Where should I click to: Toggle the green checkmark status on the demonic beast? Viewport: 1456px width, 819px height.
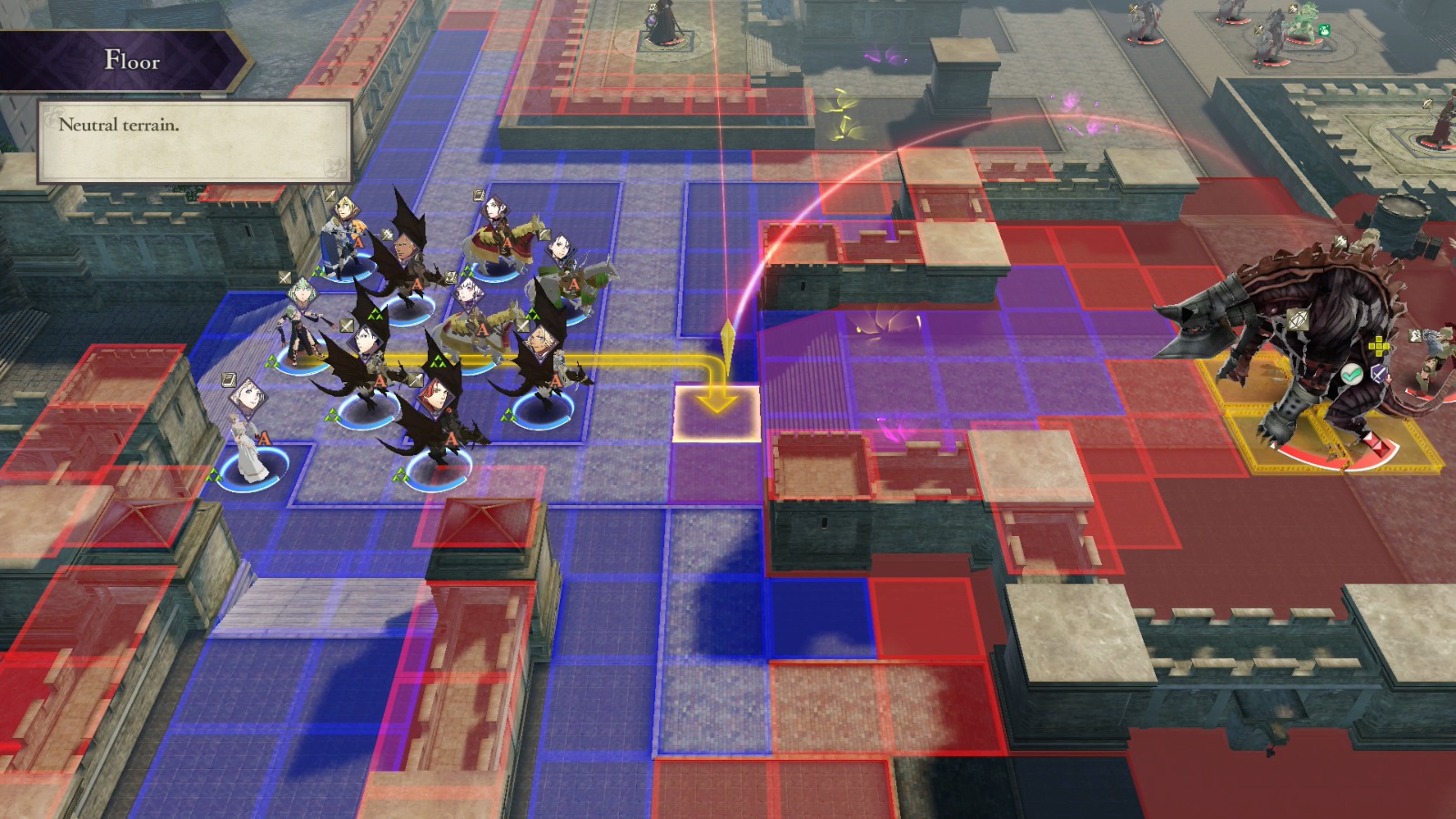tap(1351, 373)
